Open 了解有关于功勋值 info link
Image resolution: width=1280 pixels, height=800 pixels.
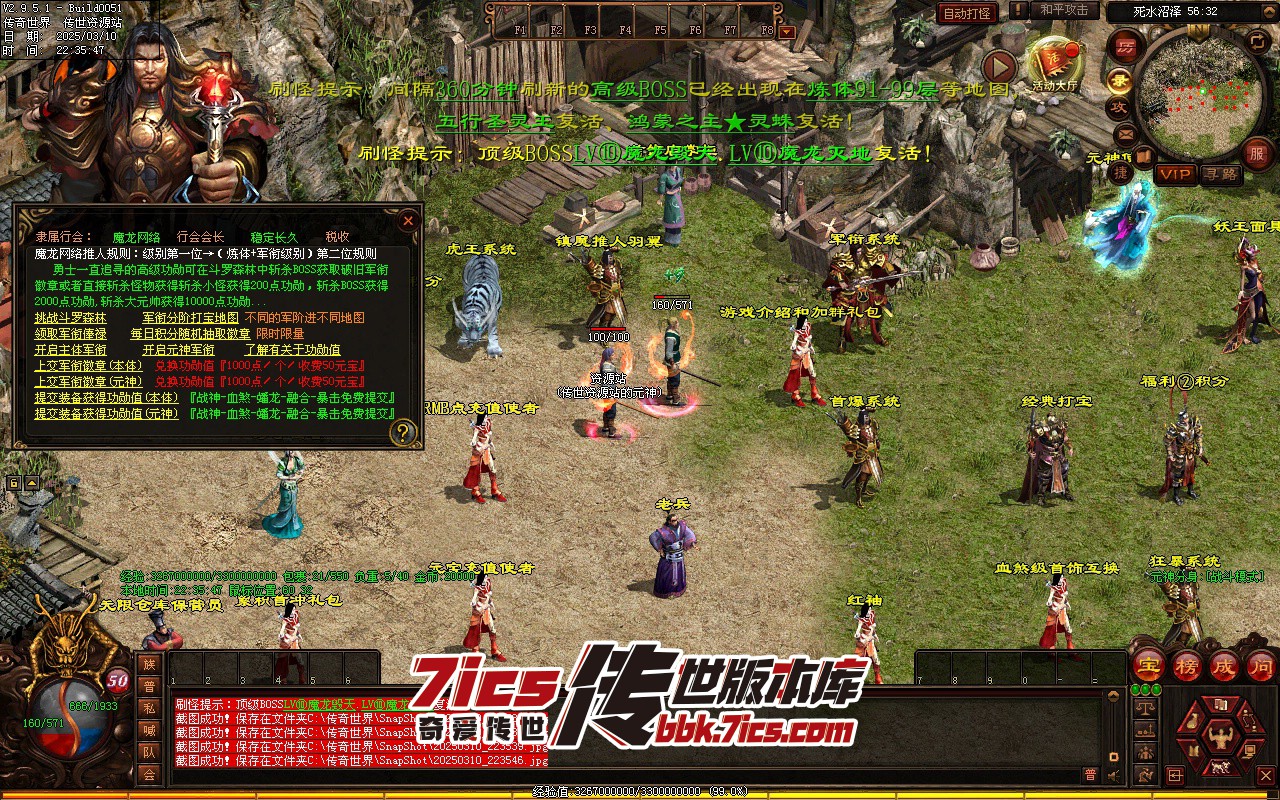point(292,350)
